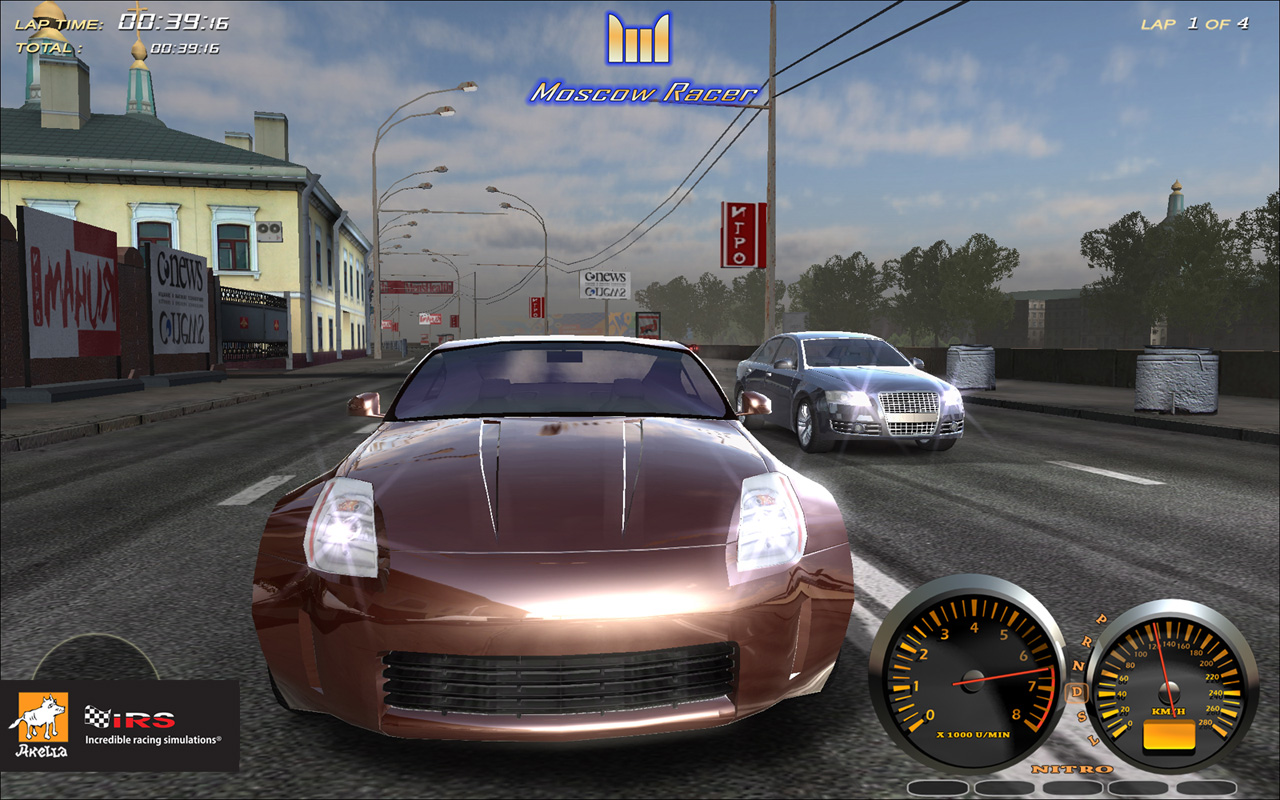This screenshot has height=800, width=1280.
Task: Select Low (L) on the gear column
Action: tap(1093, 738)
